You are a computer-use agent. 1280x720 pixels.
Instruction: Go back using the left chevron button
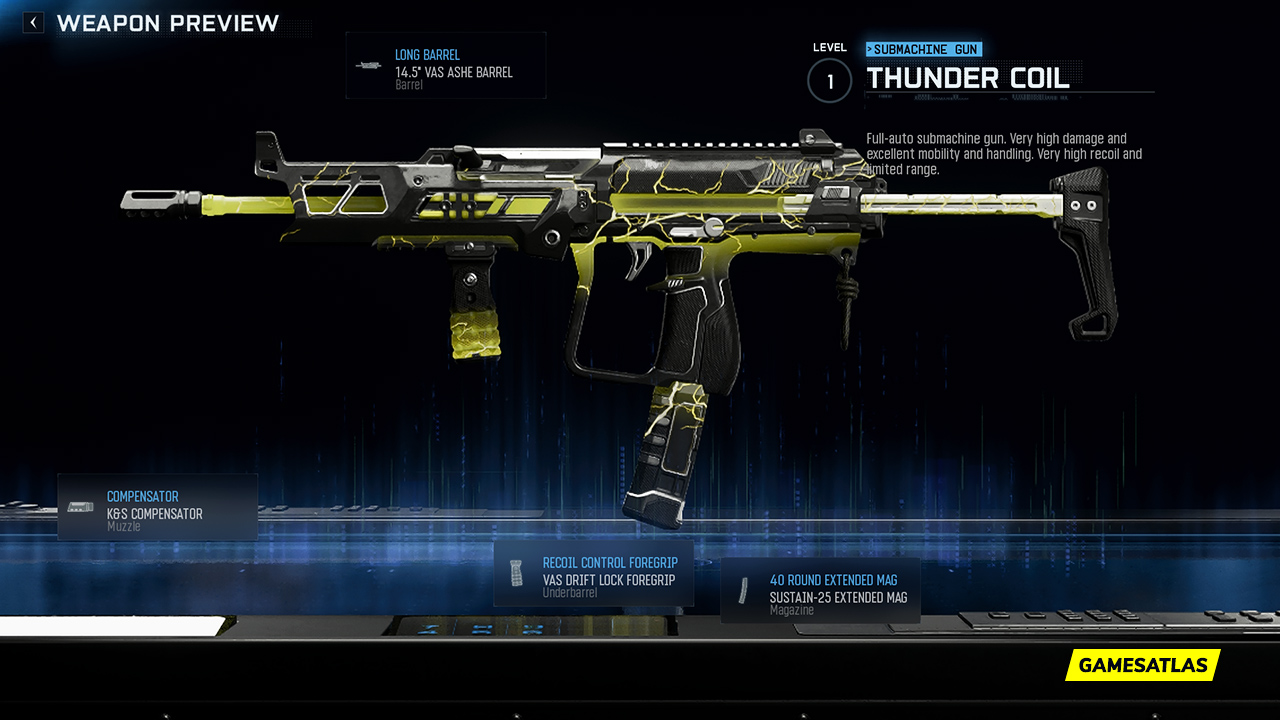coord(32,22)
